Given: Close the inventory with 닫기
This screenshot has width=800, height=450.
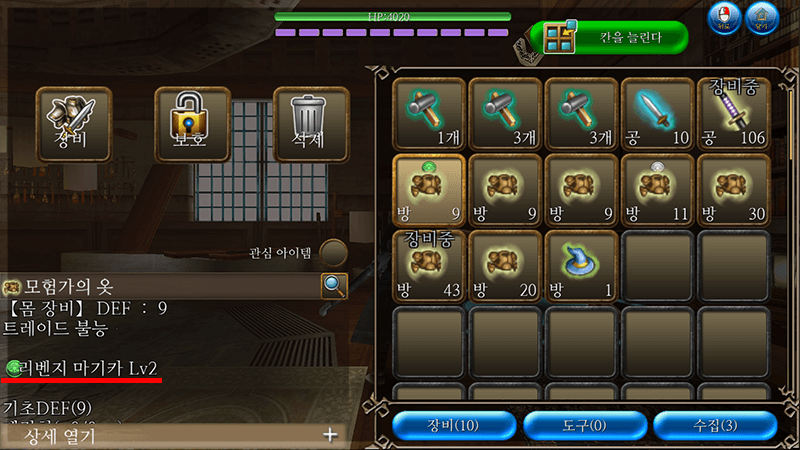Looking at the screenshot, I should coord(763,18).
